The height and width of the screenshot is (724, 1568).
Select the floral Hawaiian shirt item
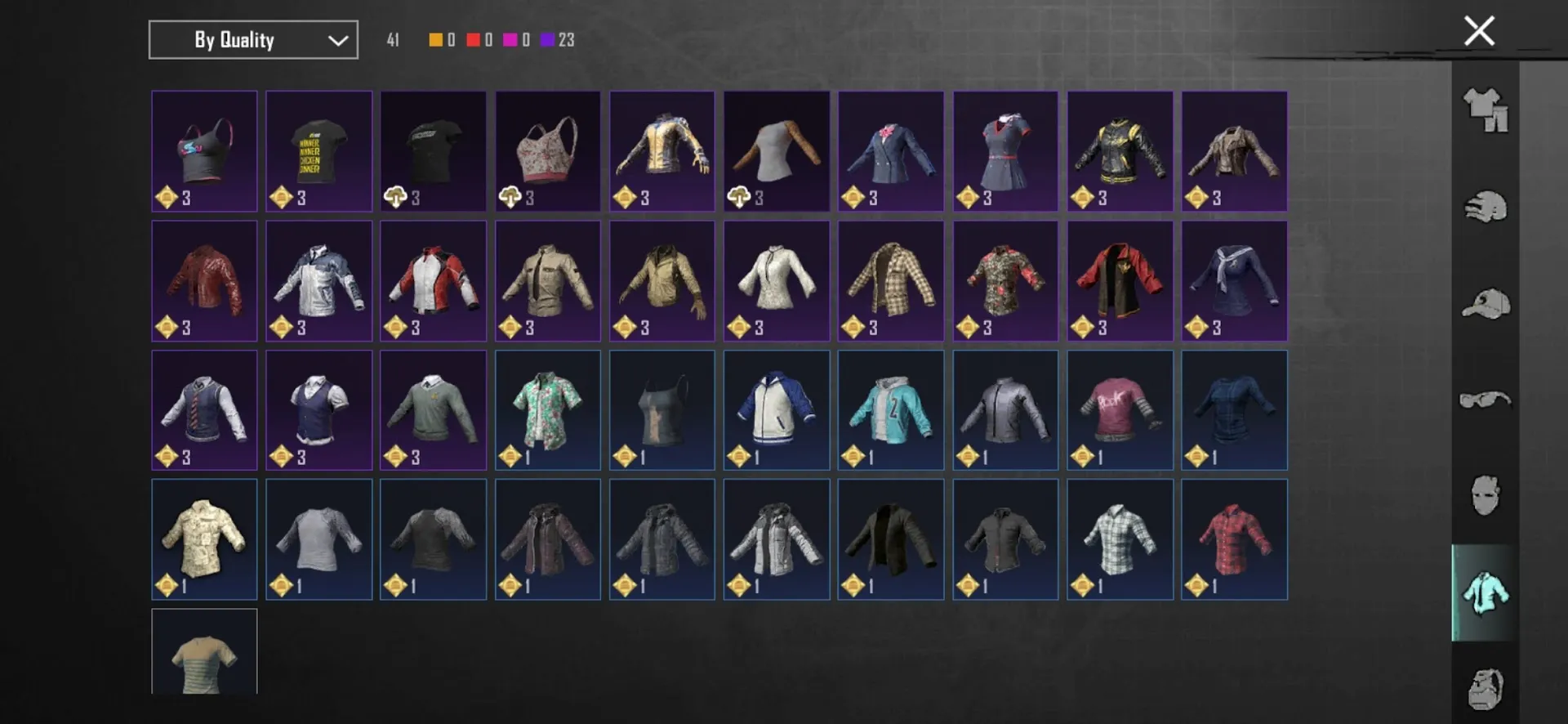coord(547,409)
